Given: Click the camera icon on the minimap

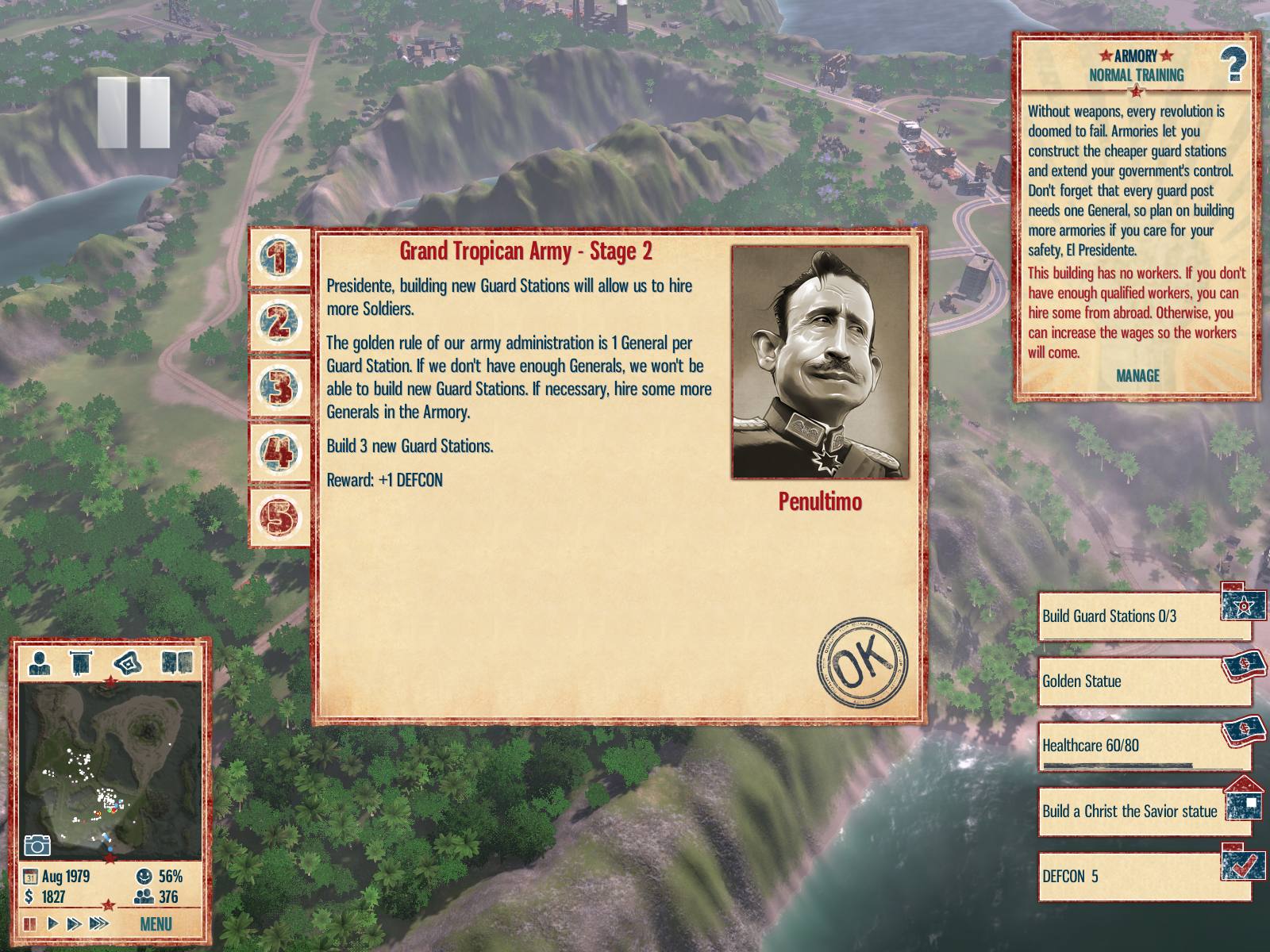Looking at the screenshot, I should point(37,846).
